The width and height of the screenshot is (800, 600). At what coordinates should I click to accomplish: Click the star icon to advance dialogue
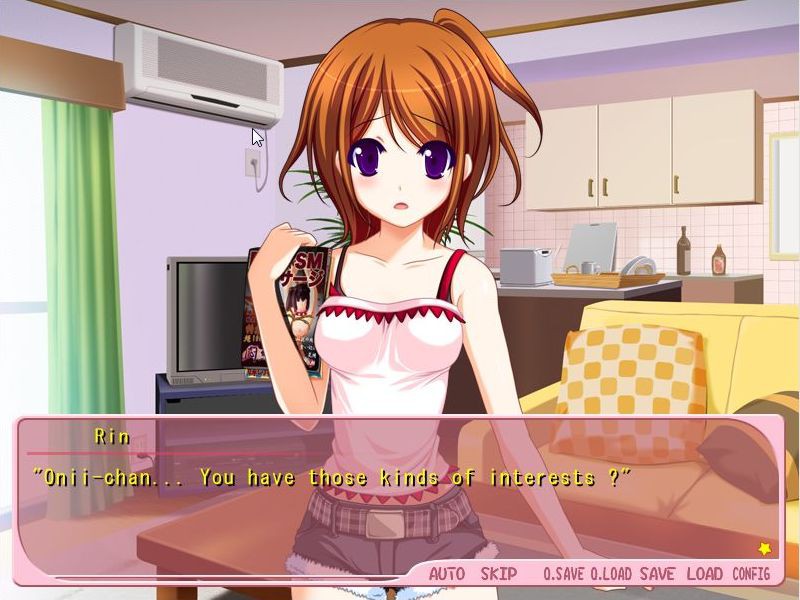coord(765,548)
